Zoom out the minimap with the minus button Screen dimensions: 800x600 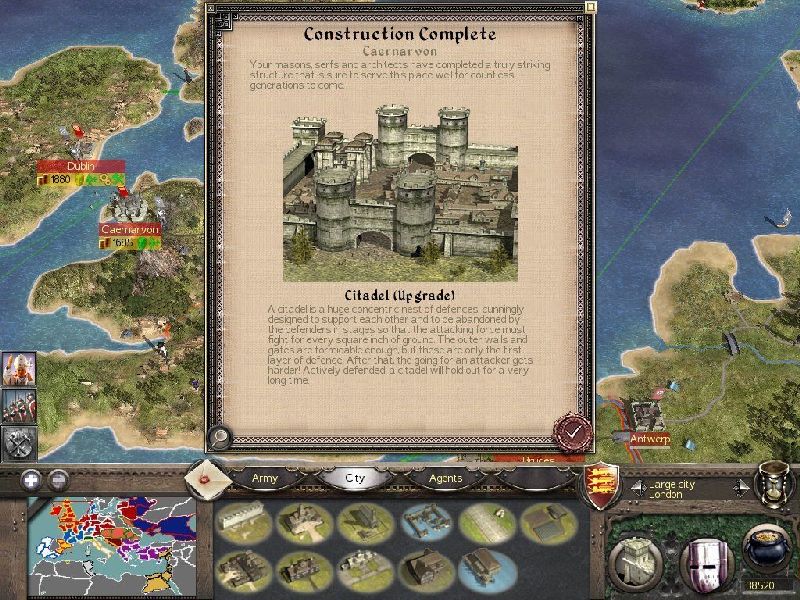pos(58,479)
